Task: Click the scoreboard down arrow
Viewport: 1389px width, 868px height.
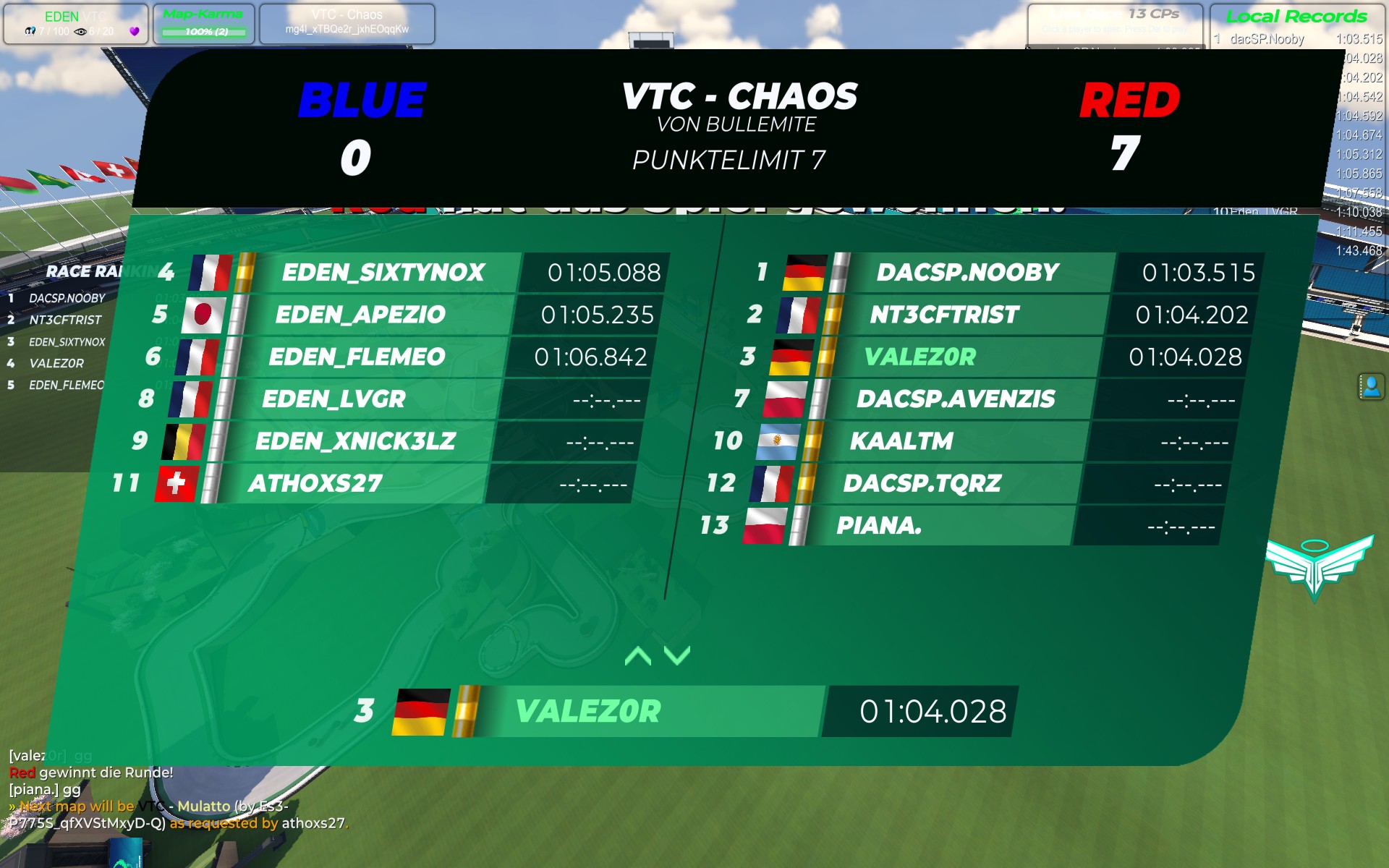Action: pos(677,656)
